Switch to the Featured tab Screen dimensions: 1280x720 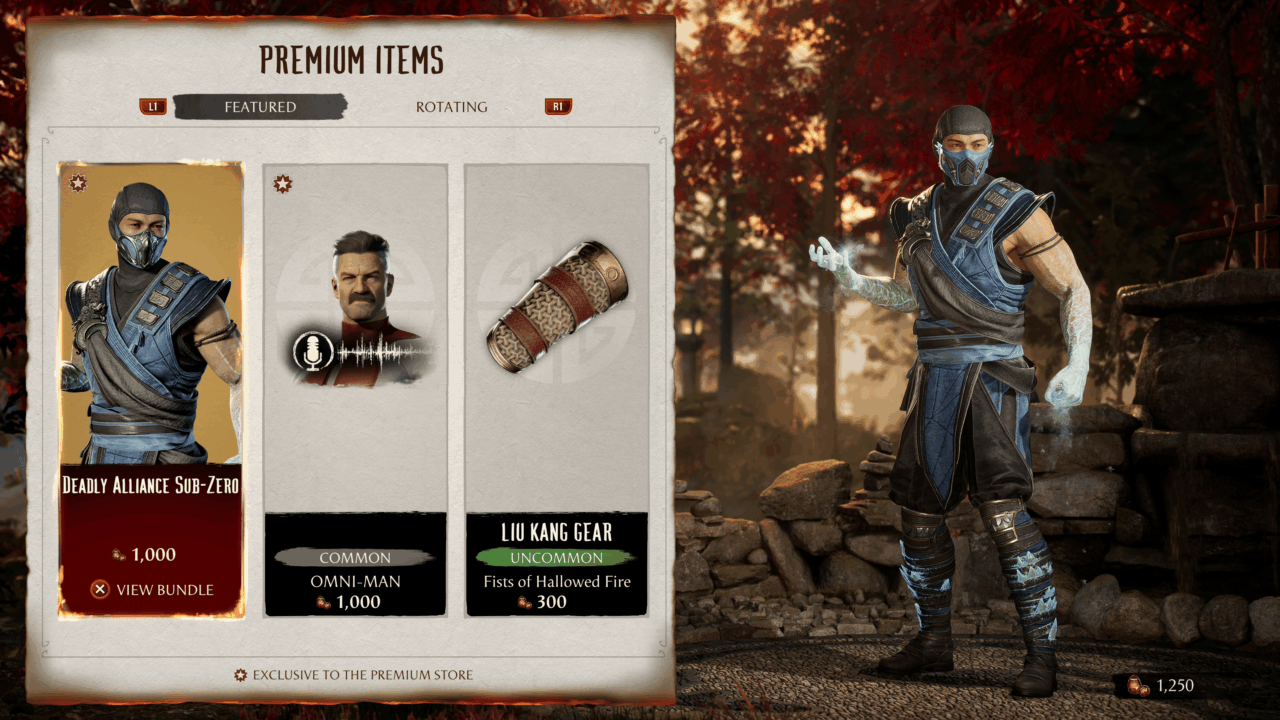pyautogui.click(x=260, y=107)
